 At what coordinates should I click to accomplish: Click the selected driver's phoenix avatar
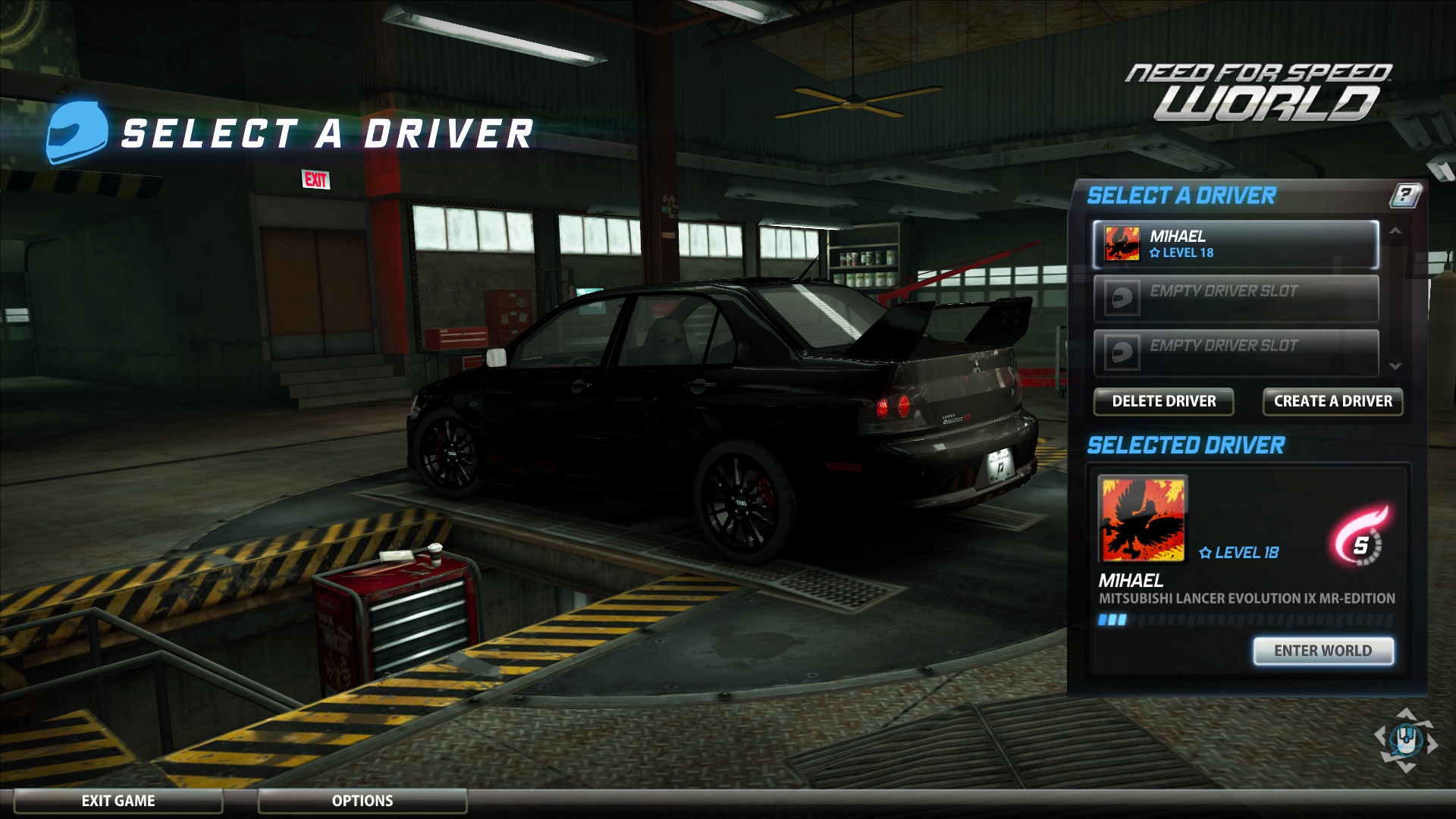1142,519
